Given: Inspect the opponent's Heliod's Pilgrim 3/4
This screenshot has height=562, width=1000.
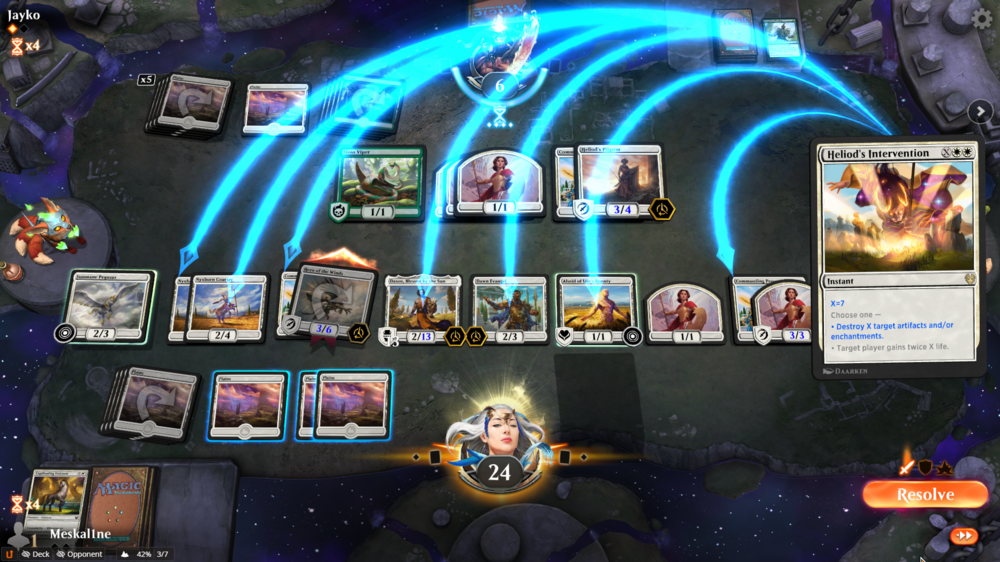Looking at the screenshot, I should [620, 183].
